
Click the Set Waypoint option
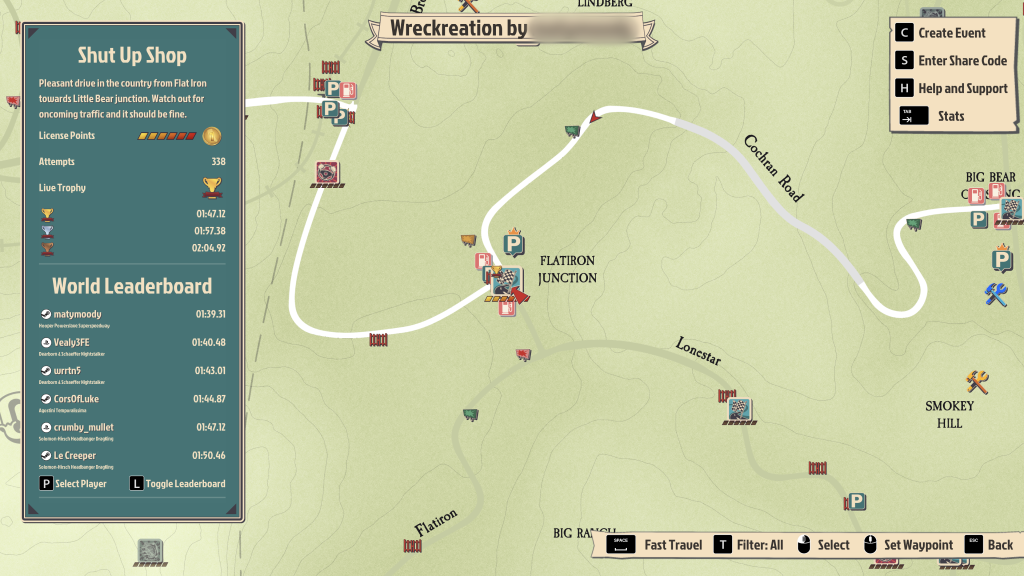pos(908,545)
